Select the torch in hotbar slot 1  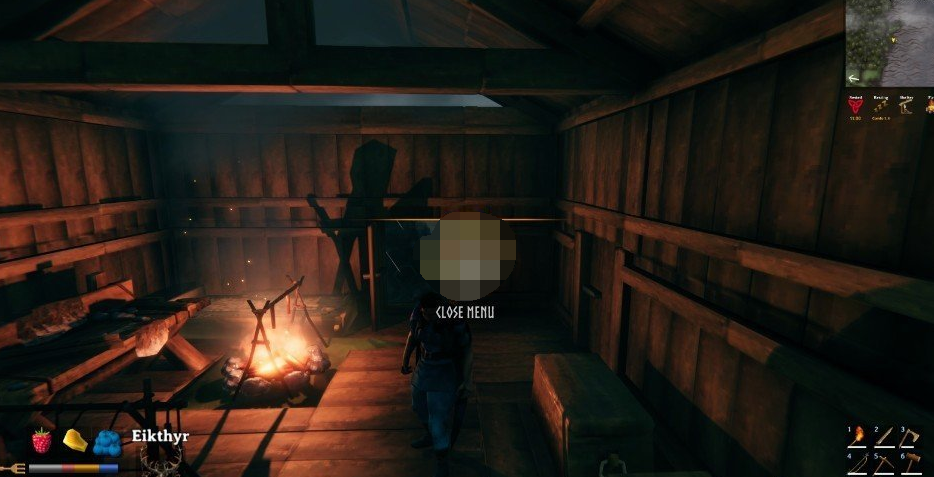pyautogui.click(x=860, y=436)
